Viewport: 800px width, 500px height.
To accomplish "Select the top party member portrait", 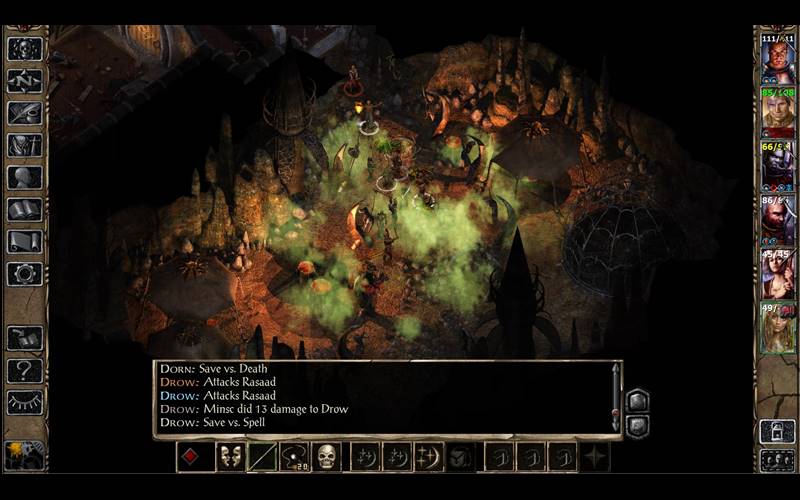I will pyautogui.click(x=777, y=60).
